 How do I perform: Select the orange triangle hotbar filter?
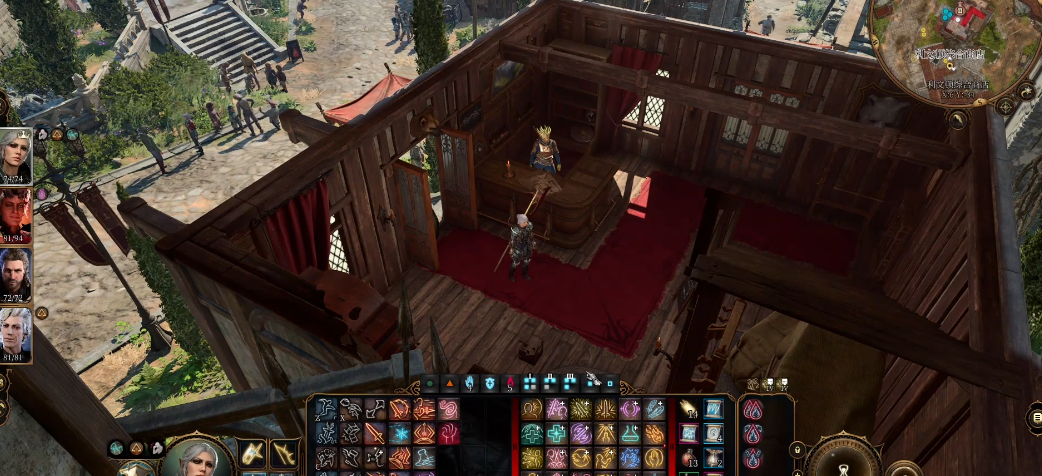pos(450,383)
